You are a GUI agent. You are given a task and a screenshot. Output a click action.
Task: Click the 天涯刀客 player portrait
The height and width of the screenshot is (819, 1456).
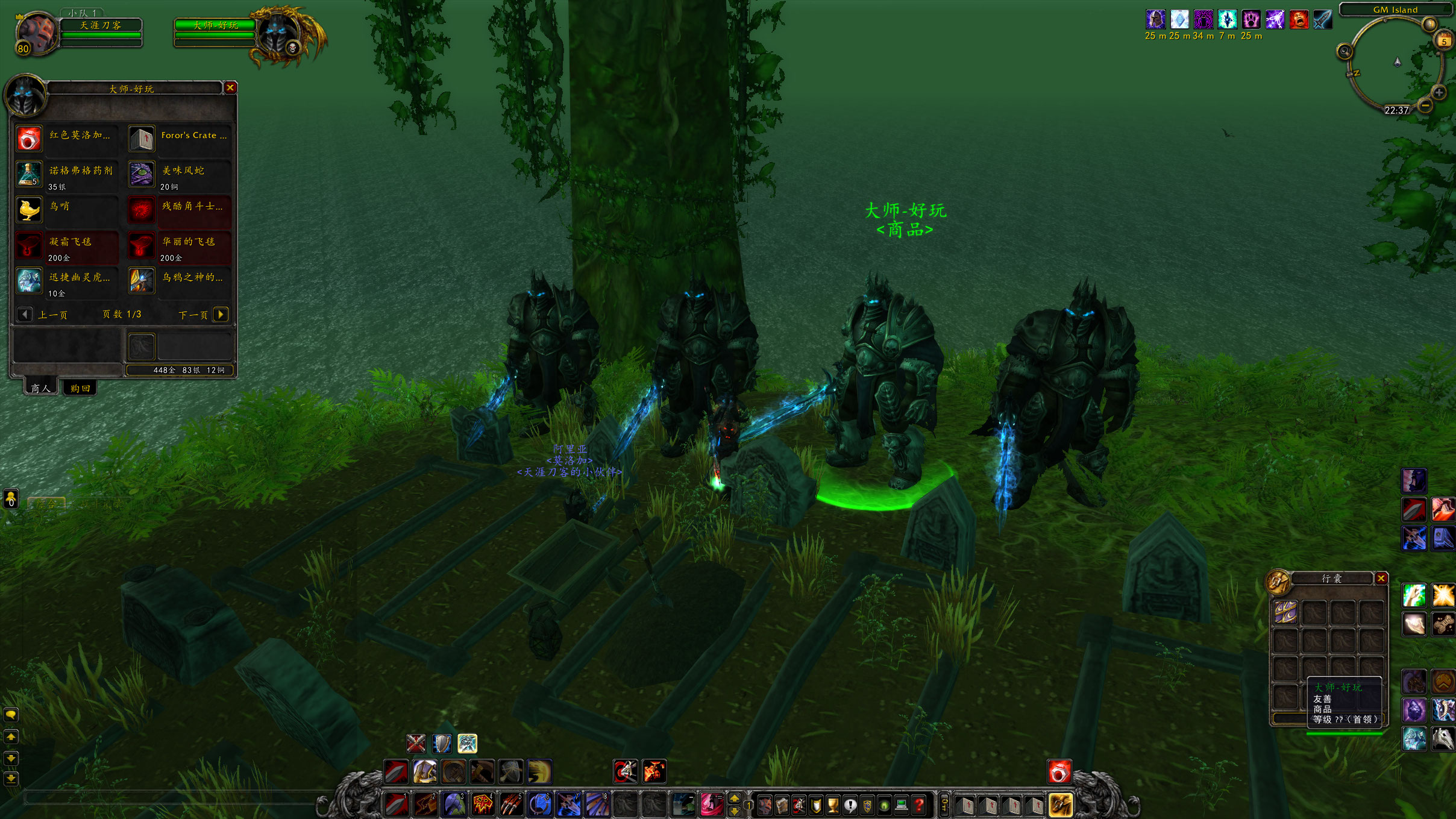point(36,33)
